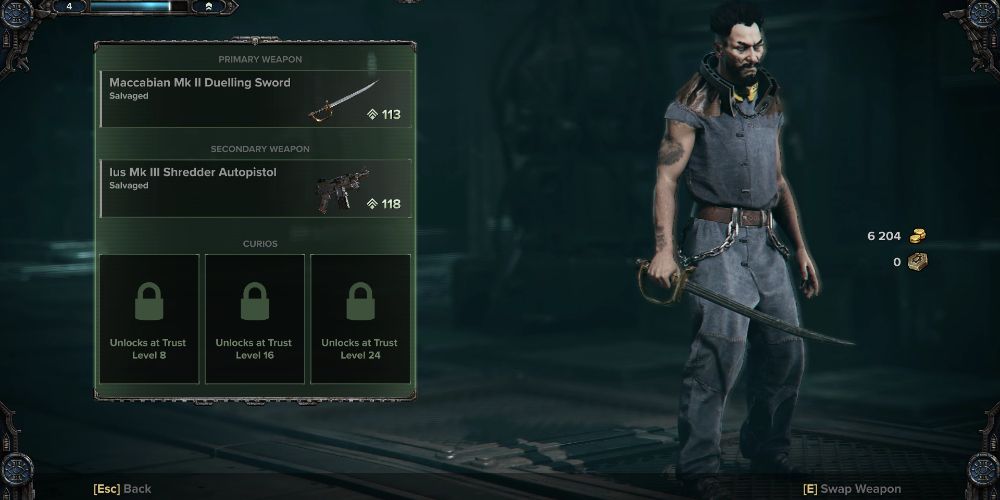Go back using the Back button
The width and height of the screenshot is (1000, 500).
point(122,489)
